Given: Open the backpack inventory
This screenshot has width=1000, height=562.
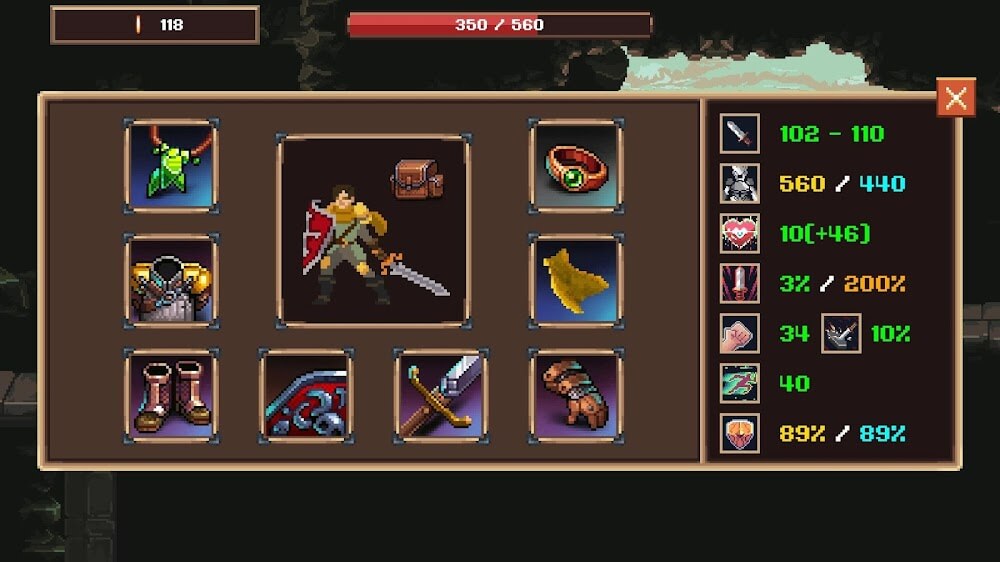Looking at the screenshot, I should pyautogui.click(x=417, y=180).
